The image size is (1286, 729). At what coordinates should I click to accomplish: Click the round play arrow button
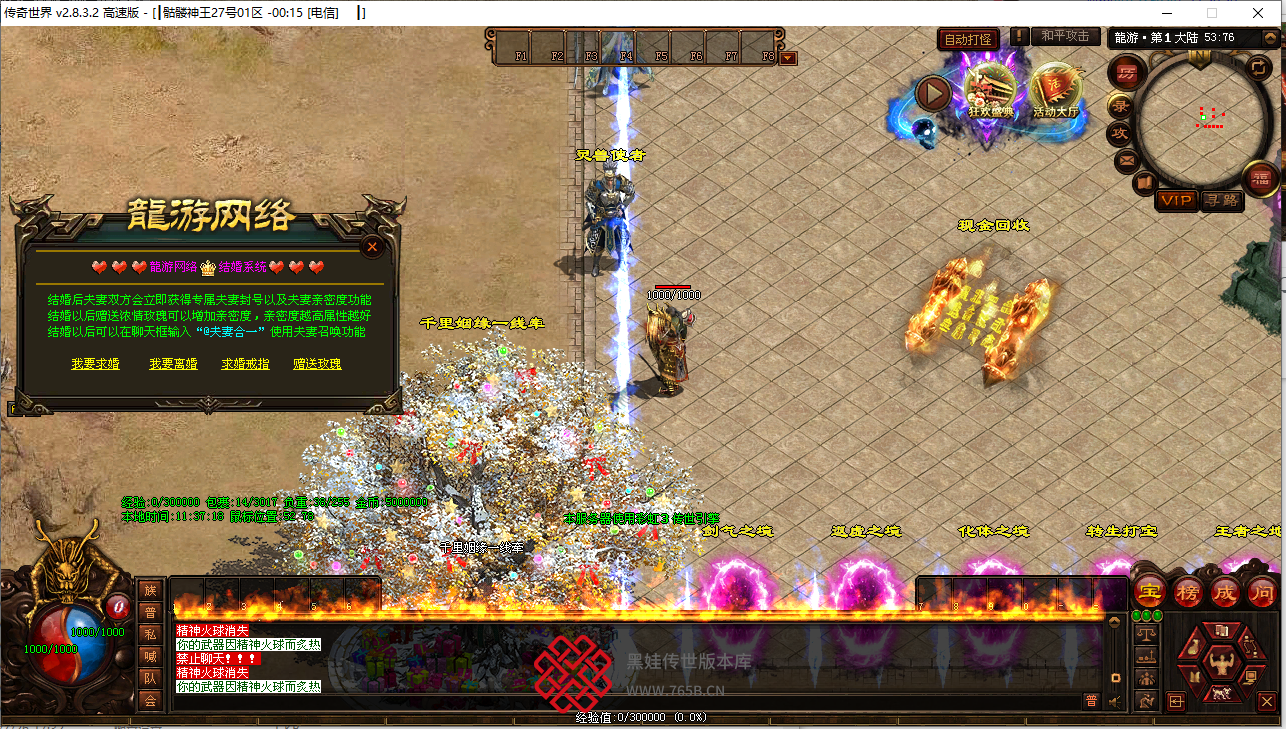[933, 94]
